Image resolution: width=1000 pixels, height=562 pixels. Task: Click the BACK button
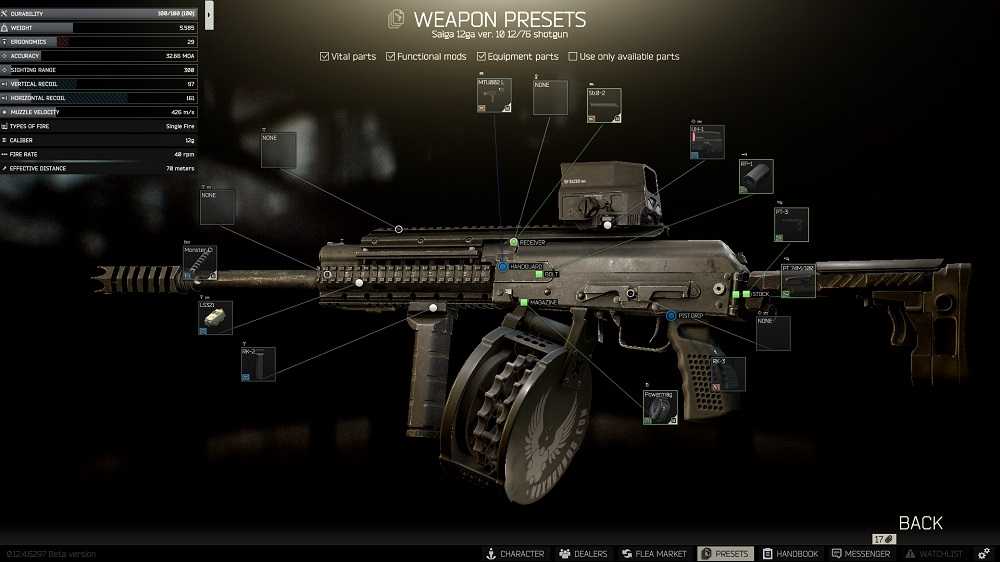(920, 523)
